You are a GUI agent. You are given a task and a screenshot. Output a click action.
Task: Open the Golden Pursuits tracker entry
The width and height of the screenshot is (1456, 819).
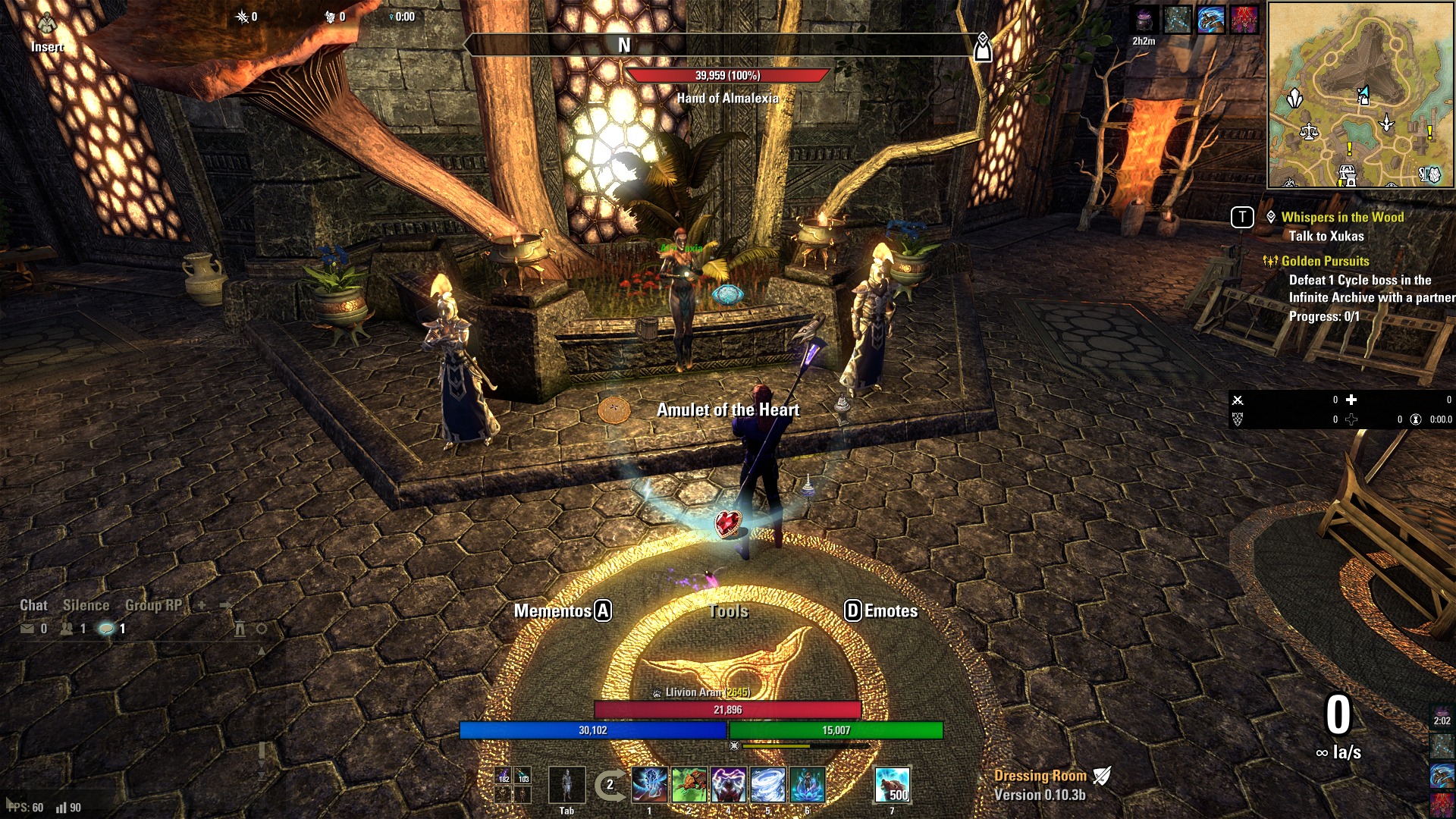pos(1325,261)
